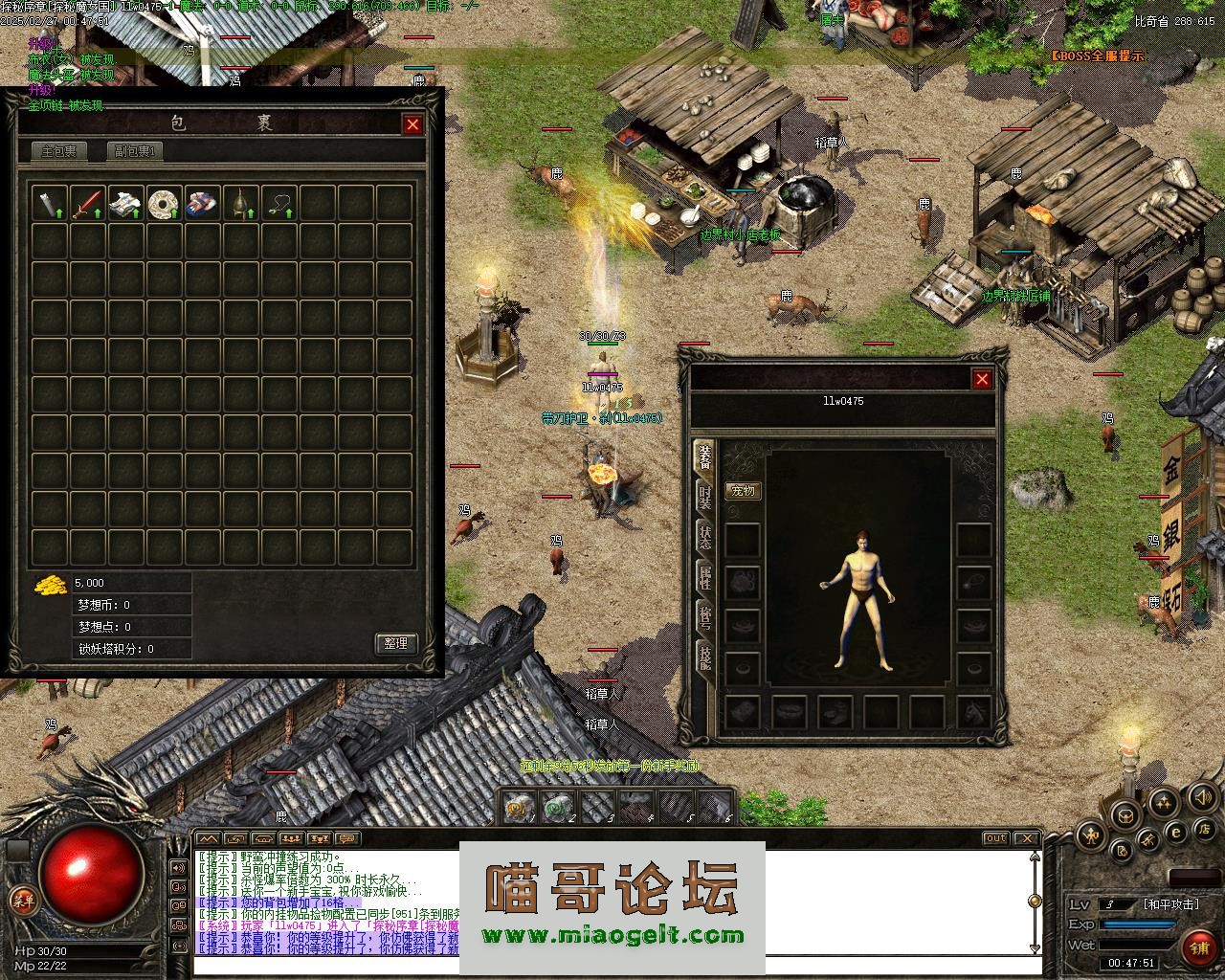Pick the bronze helmet item slot
Screen dimensions: 1225x980
(x=240, y=203)
